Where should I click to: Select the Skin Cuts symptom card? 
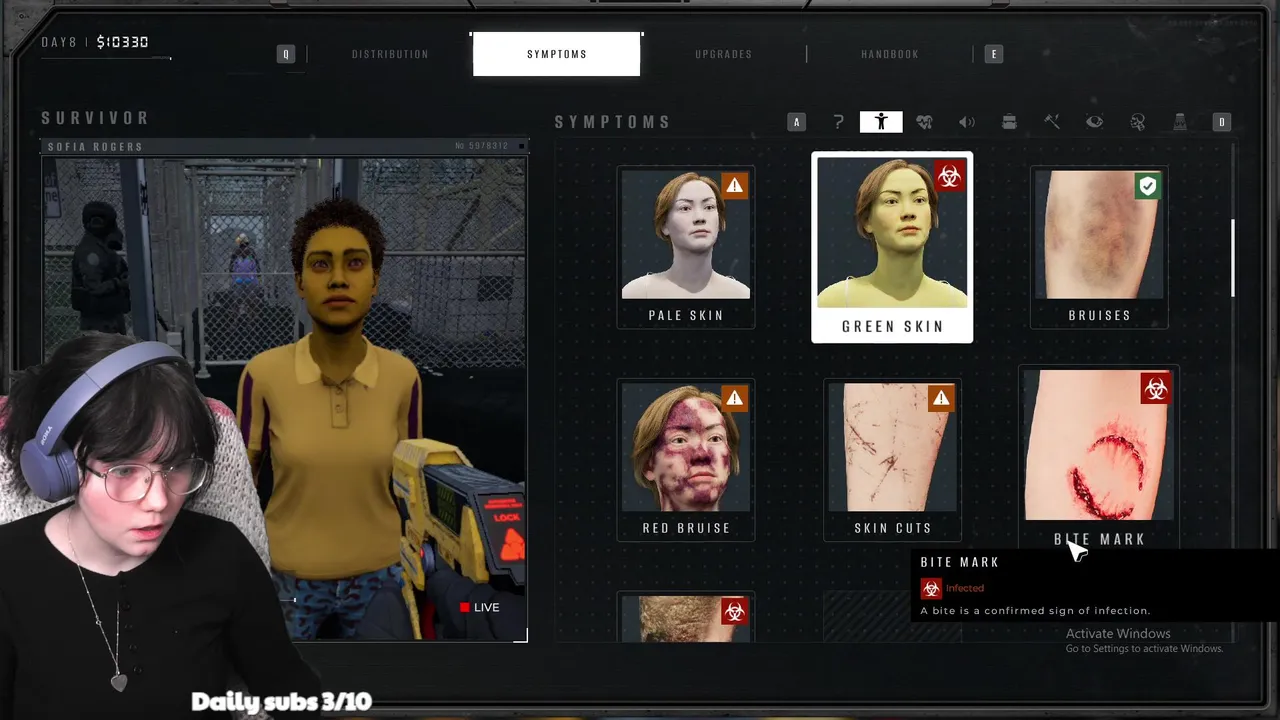pos(892,459)
